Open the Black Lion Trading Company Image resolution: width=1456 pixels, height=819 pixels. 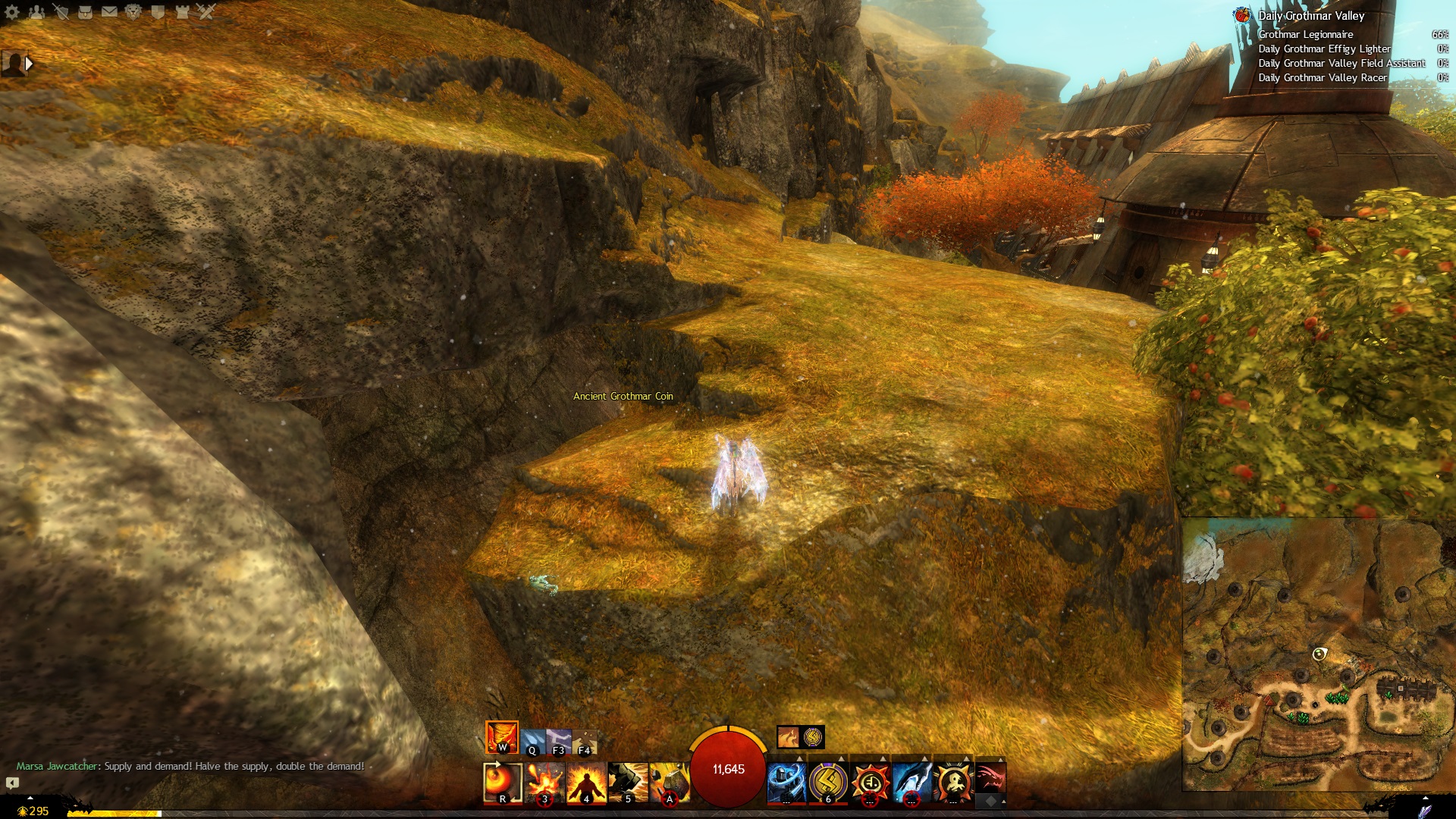click(x=133, y=12)
